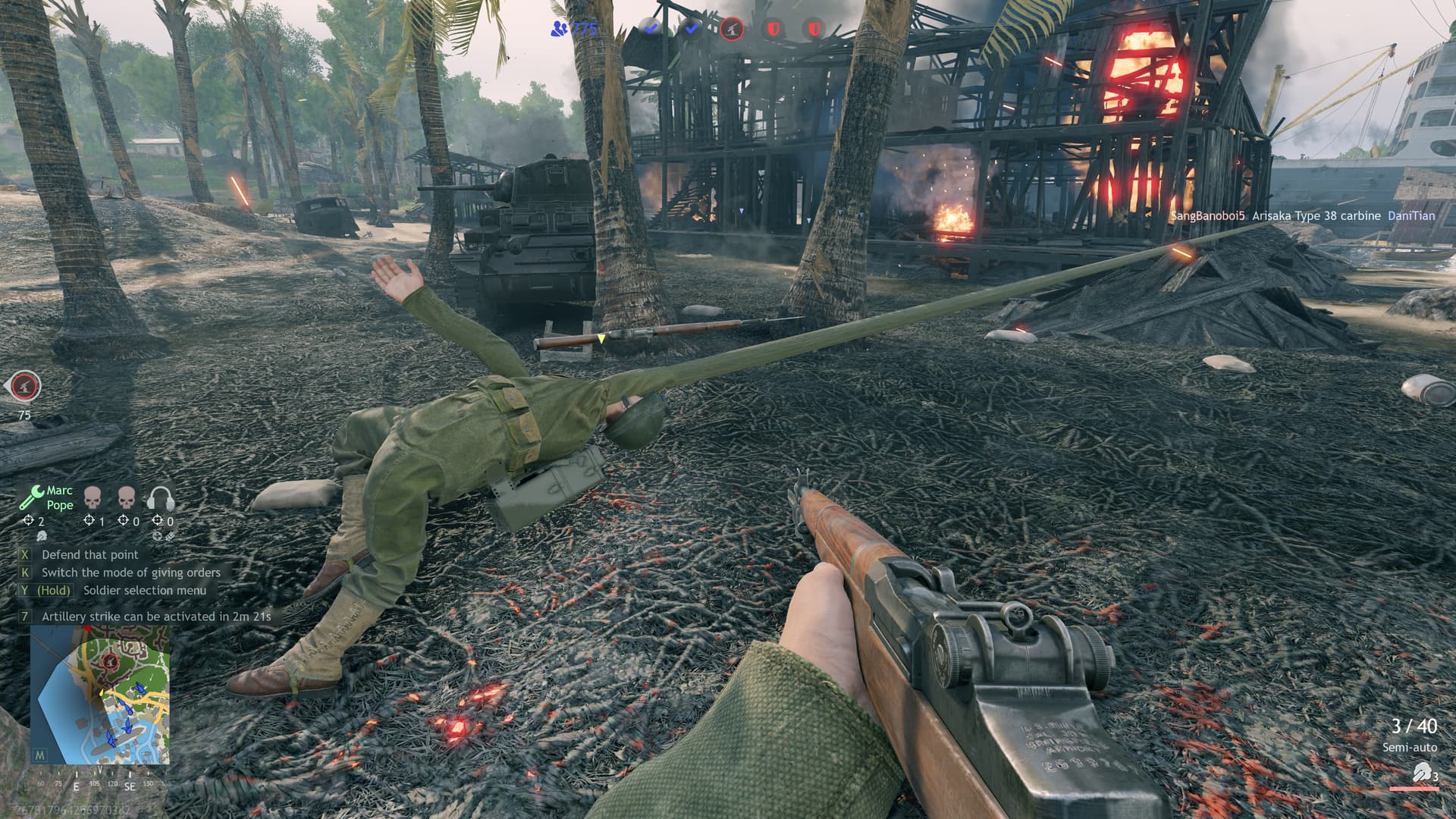Select the grenade icon near ammo counter
The width and height of the screenshot is (1456, 819).
coord(1421,772)
